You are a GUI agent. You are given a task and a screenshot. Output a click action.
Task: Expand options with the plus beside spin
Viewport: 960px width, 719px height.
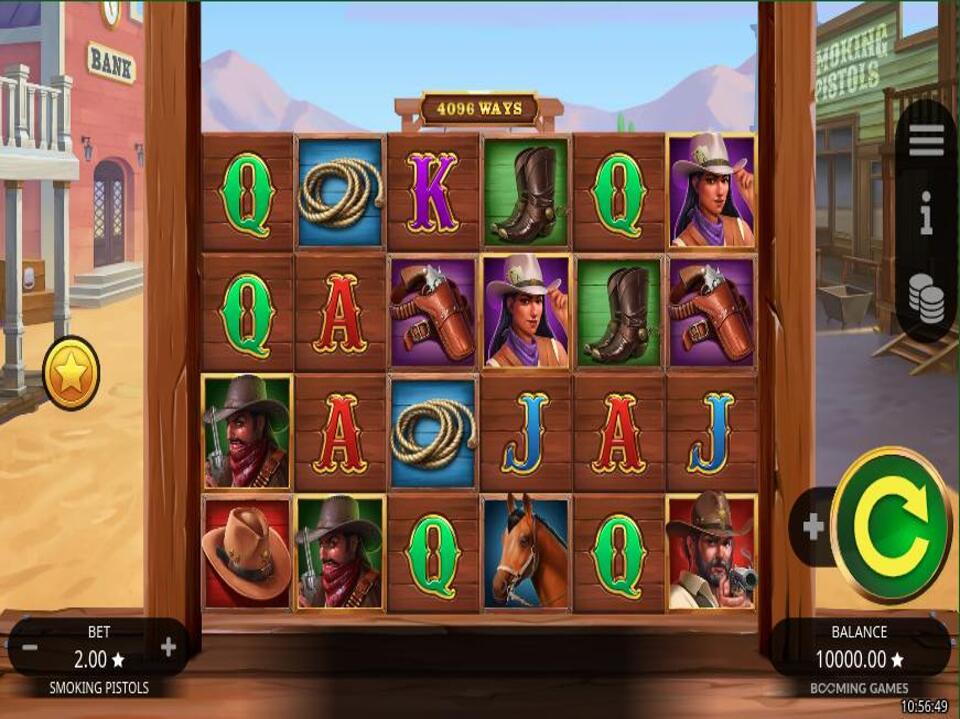coord(813,527)
